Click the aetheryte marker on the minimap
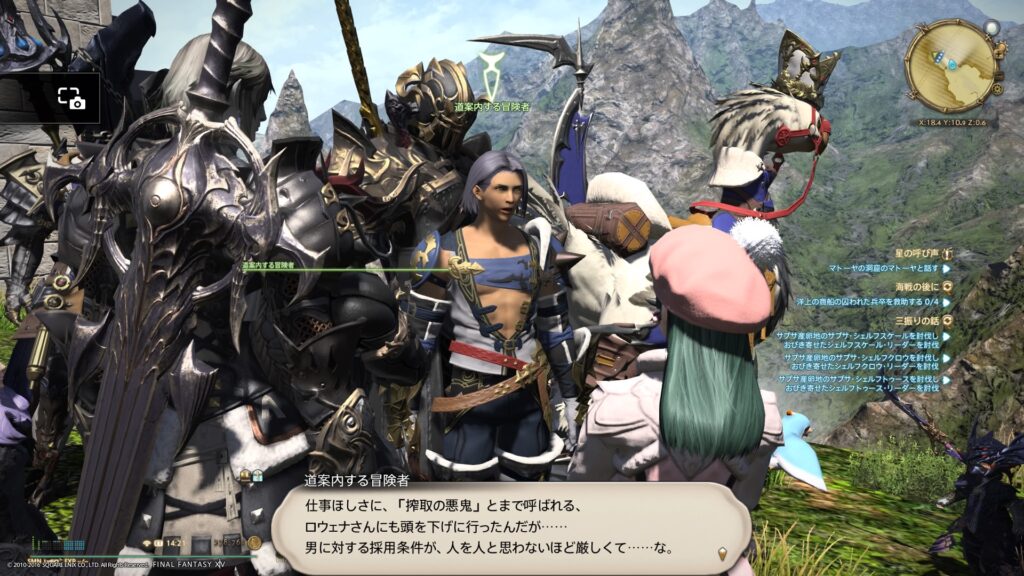Screen dimensions: 1024x576 tap(952, 64)
